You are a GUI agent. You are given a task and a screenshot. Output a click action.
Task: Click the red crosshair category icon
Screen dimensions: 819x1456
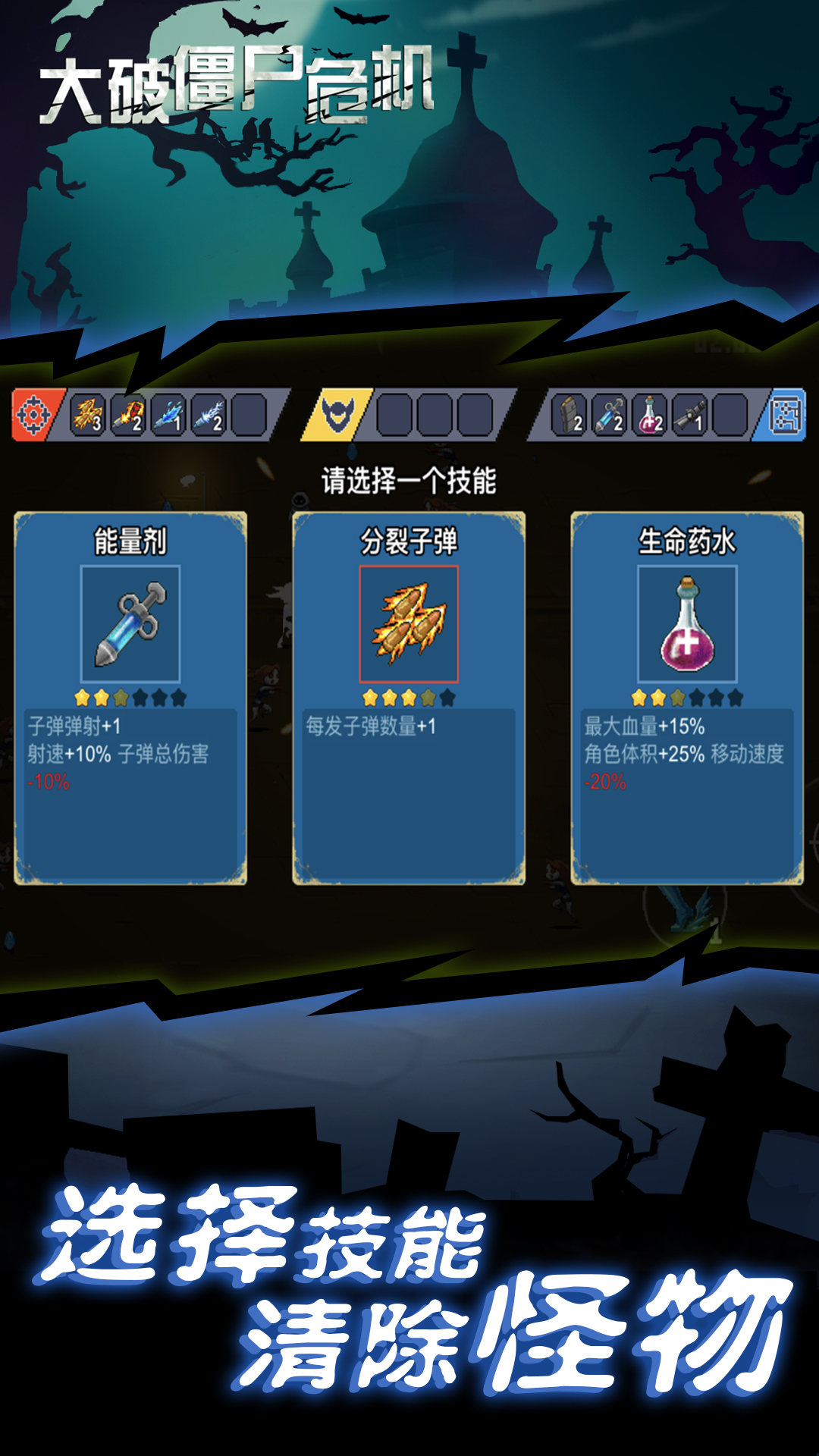pyautogui.click(x=33, y=415)
